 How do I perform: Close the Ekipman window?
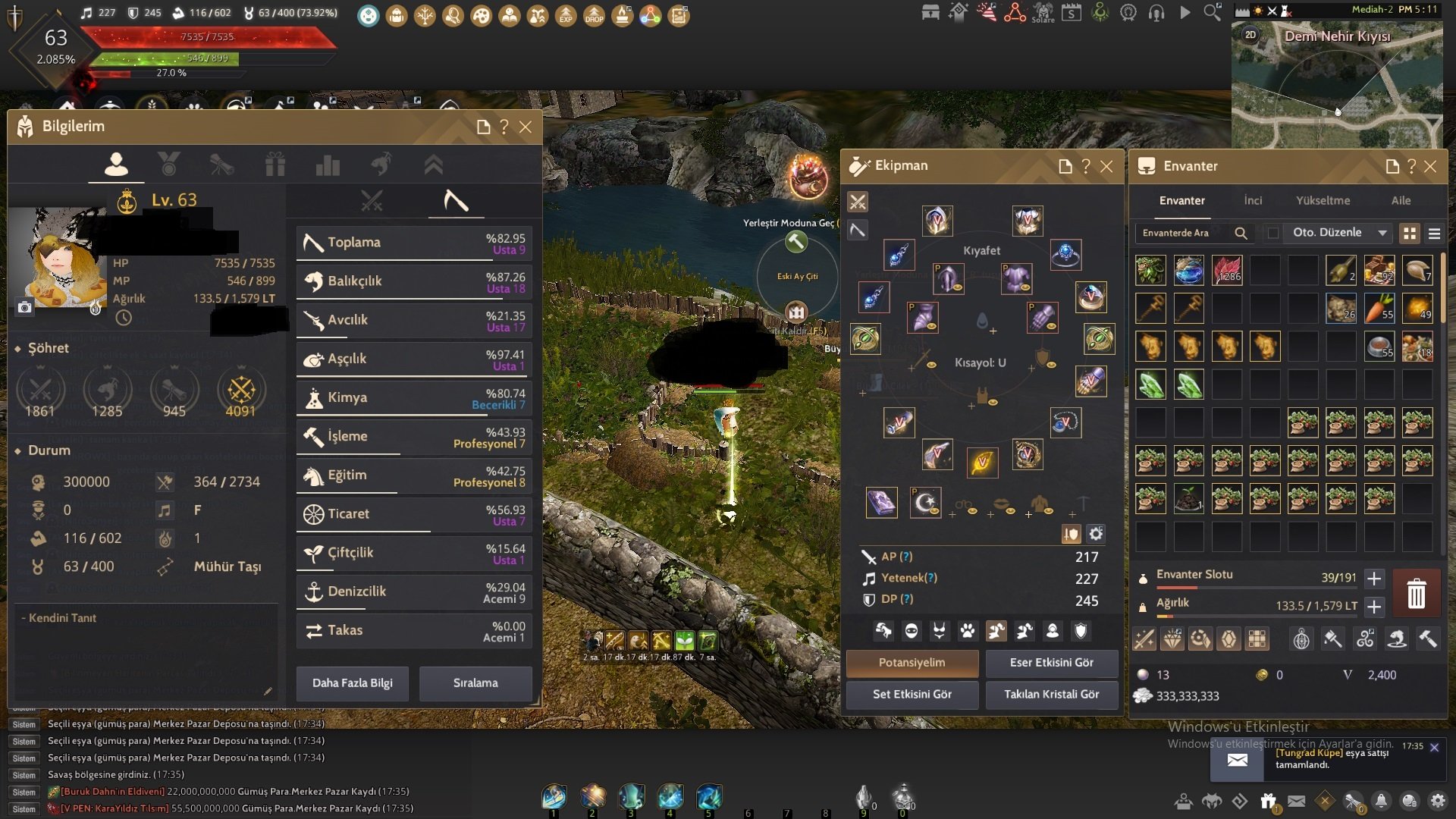[x=1106, y=166]
